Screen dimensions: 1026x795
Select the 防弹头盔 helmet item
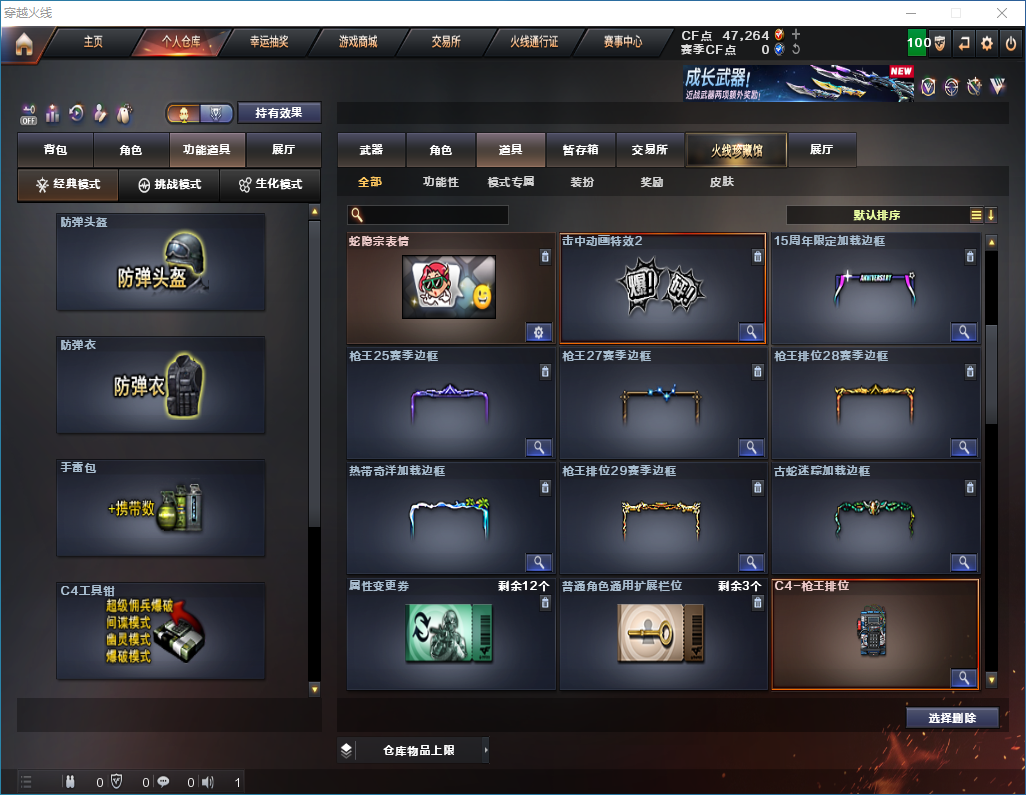point(161,262)
